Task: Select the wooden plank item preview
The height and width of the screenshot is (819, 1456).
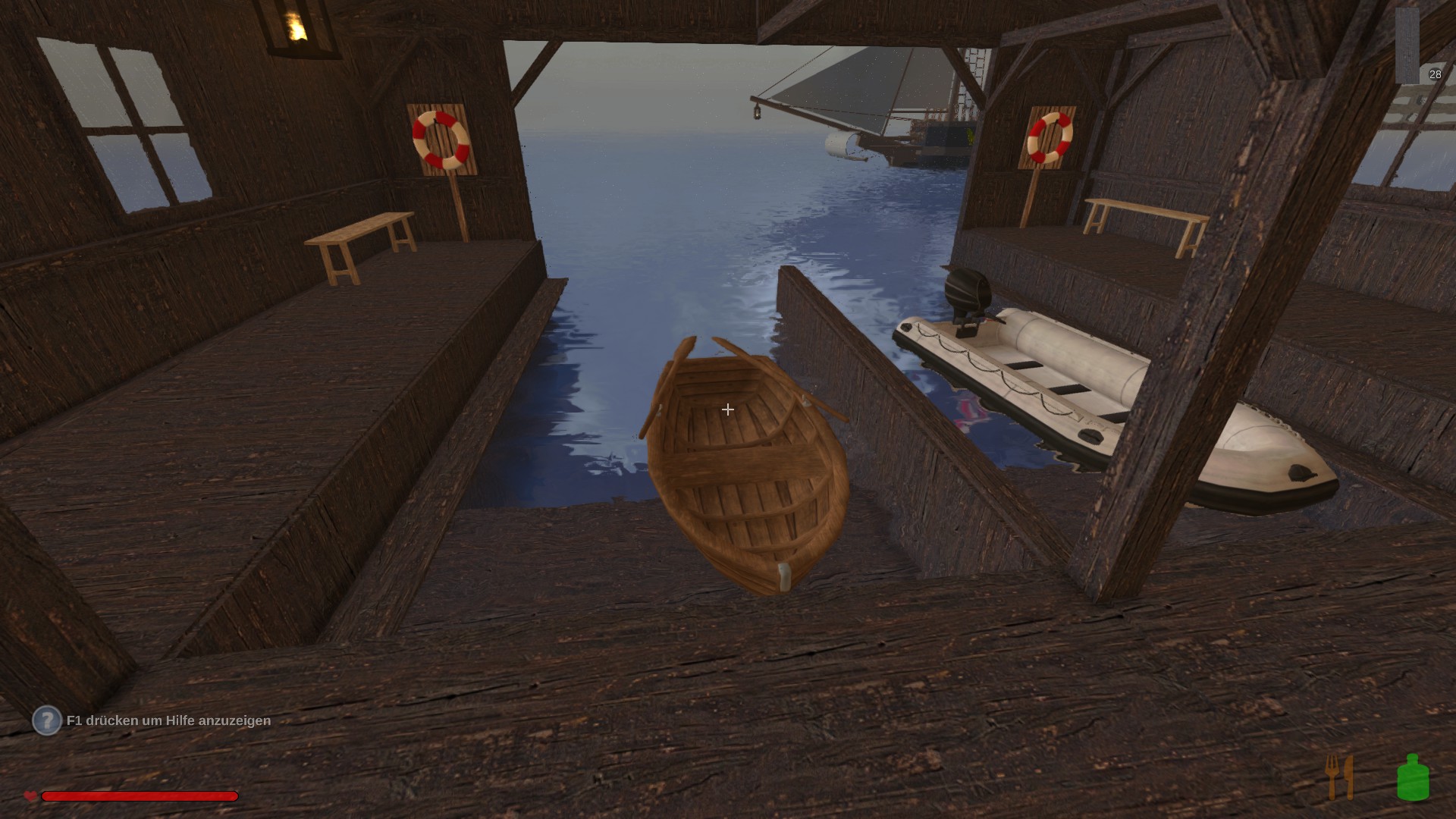Action: coord(1407,45)
